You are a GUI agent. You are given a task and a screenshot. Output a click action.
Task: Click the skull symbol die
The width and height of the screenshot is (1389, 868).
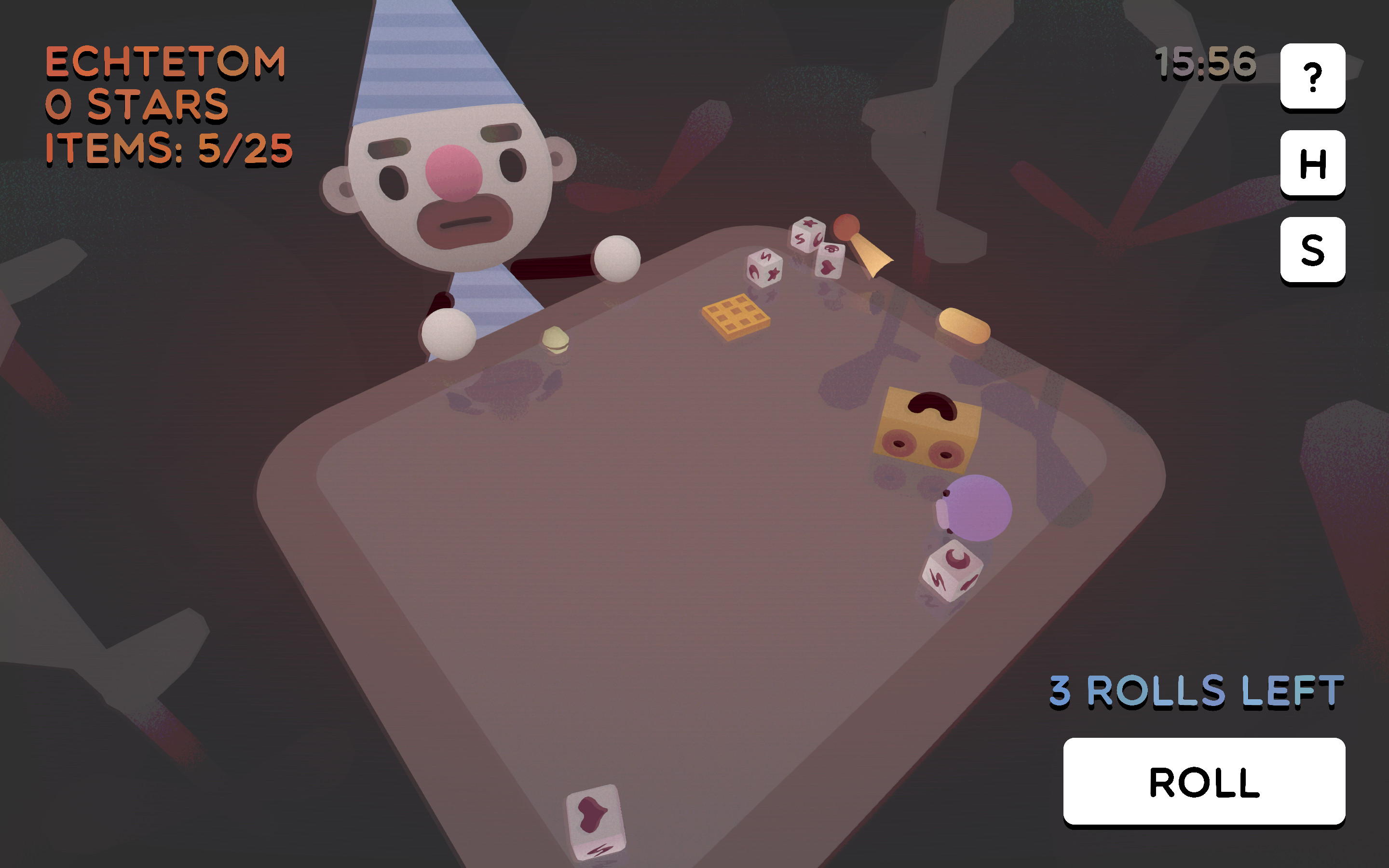831,251
